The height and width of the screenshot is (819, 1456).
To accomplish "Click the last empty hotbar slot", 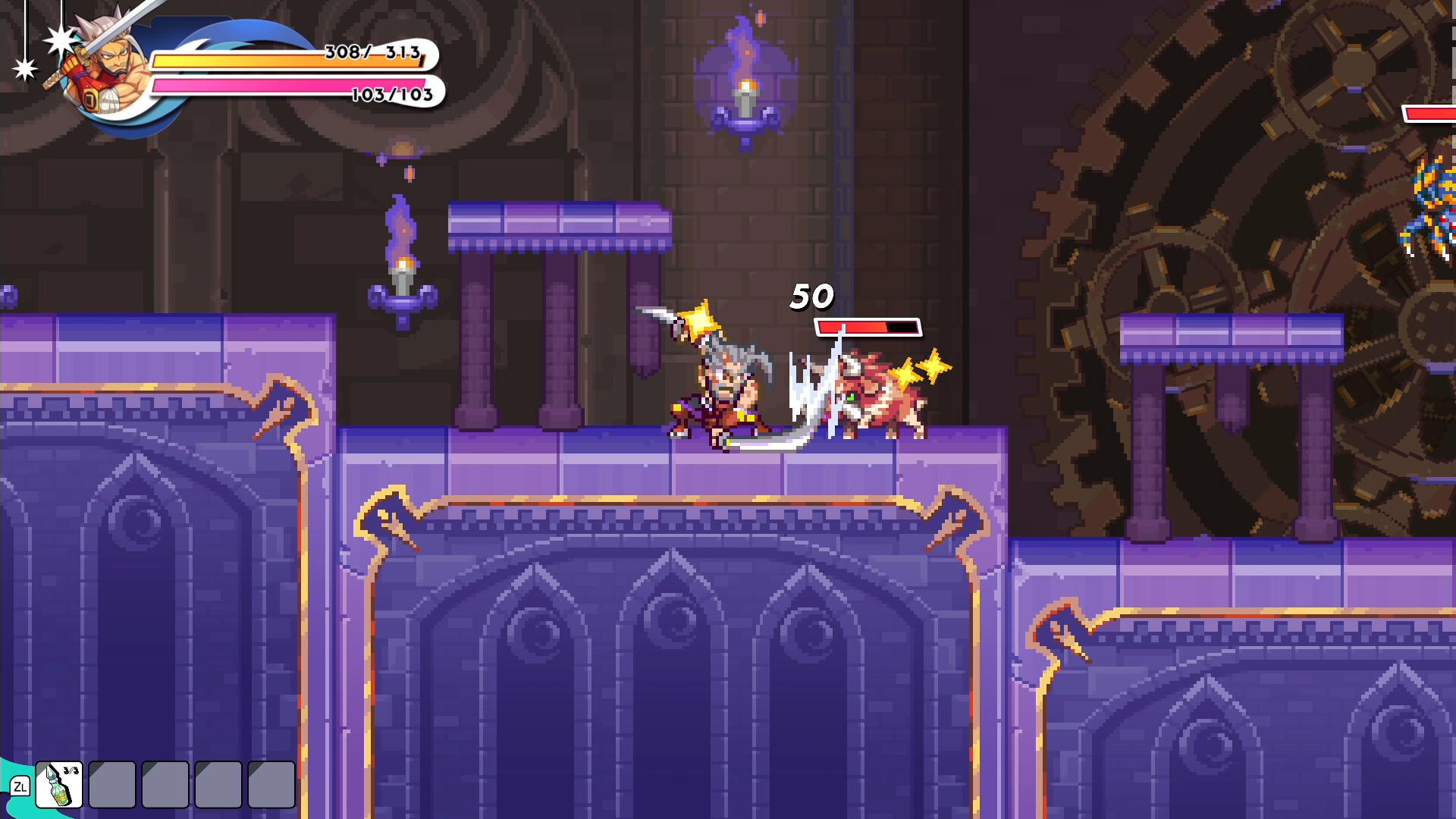I will [271, 785].
